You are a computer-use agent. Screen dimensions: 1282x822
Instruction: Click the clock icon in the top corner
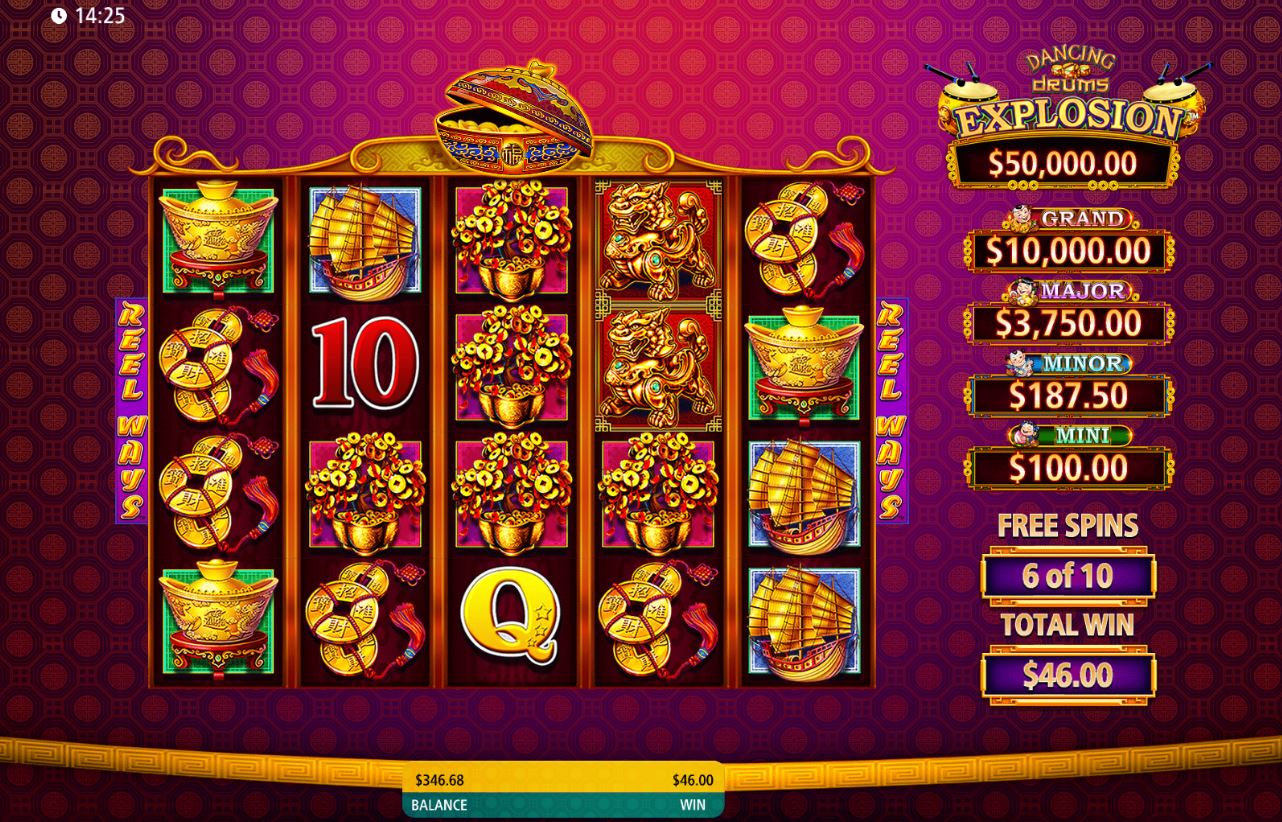(61, 16)
